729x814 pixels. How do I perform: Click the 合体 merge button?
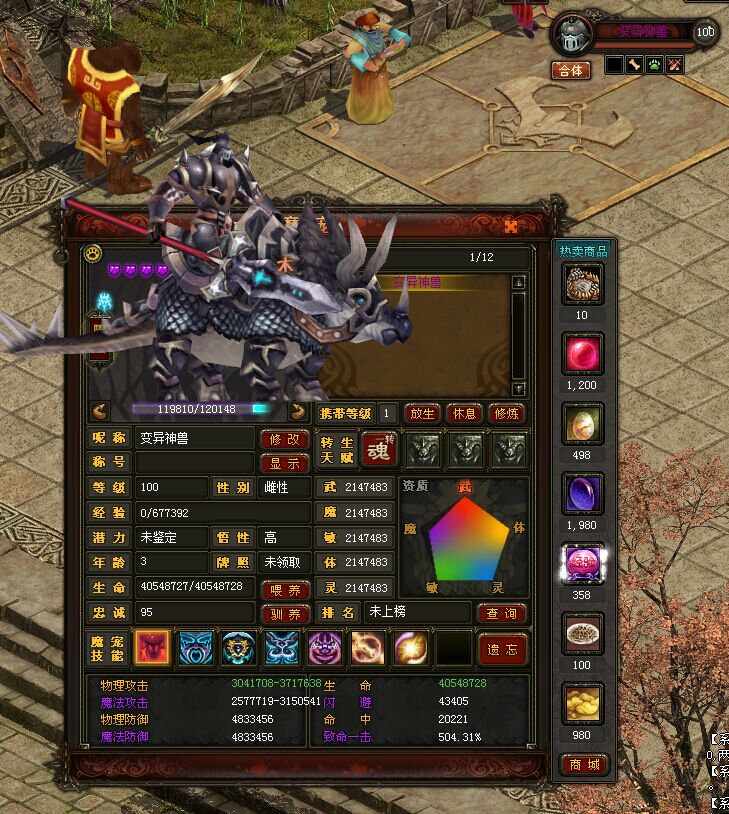[x=571, y=70]
